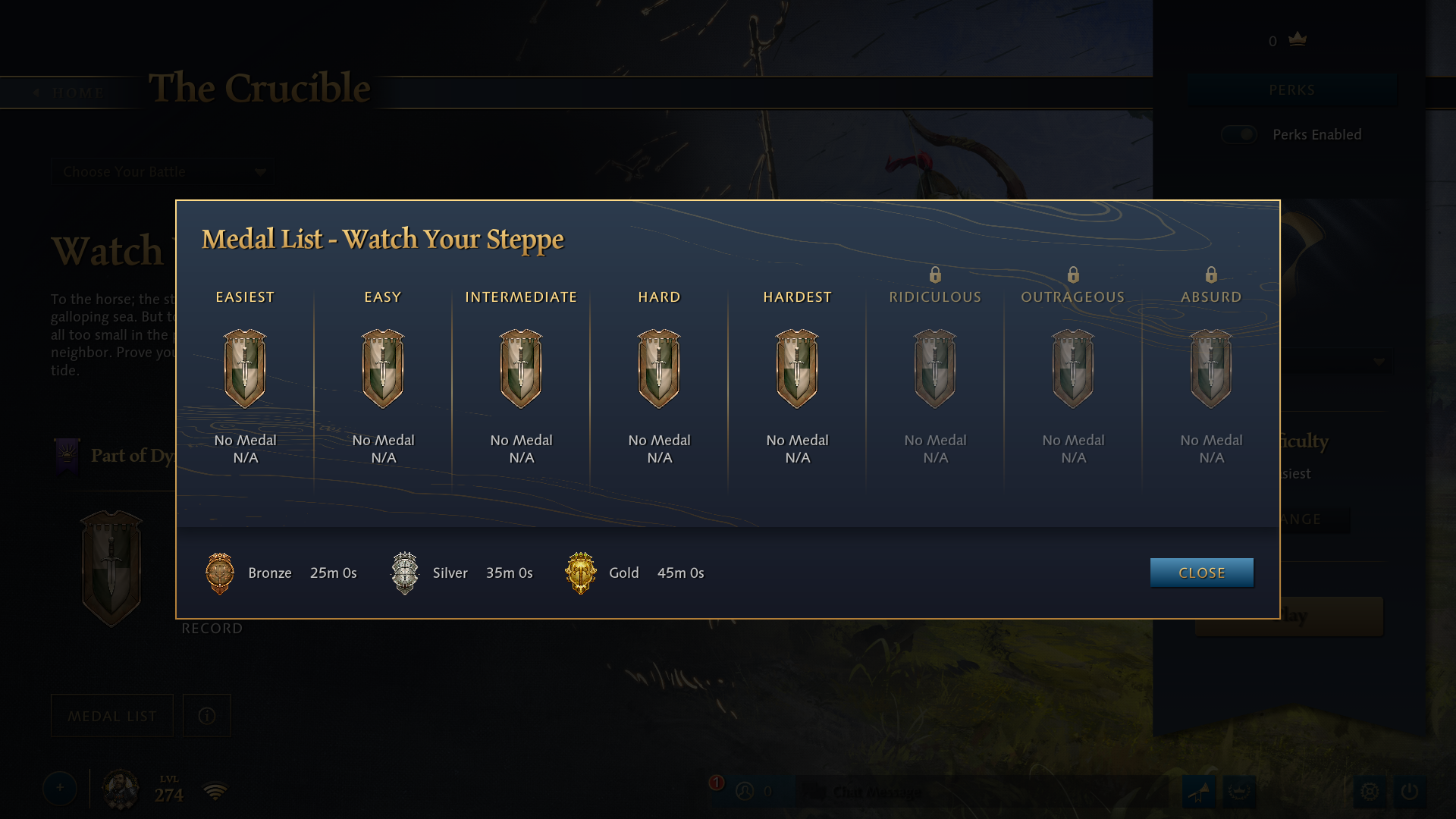This screenshot has width=1456, height=819.
Task: Pick the Hard difficulty medal shield
Action: (x=659, y=369)
